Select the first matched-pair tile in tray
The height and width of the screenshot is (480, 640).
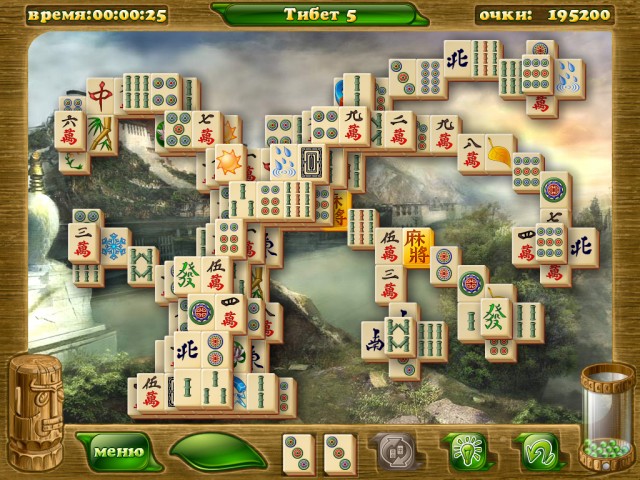299,453
